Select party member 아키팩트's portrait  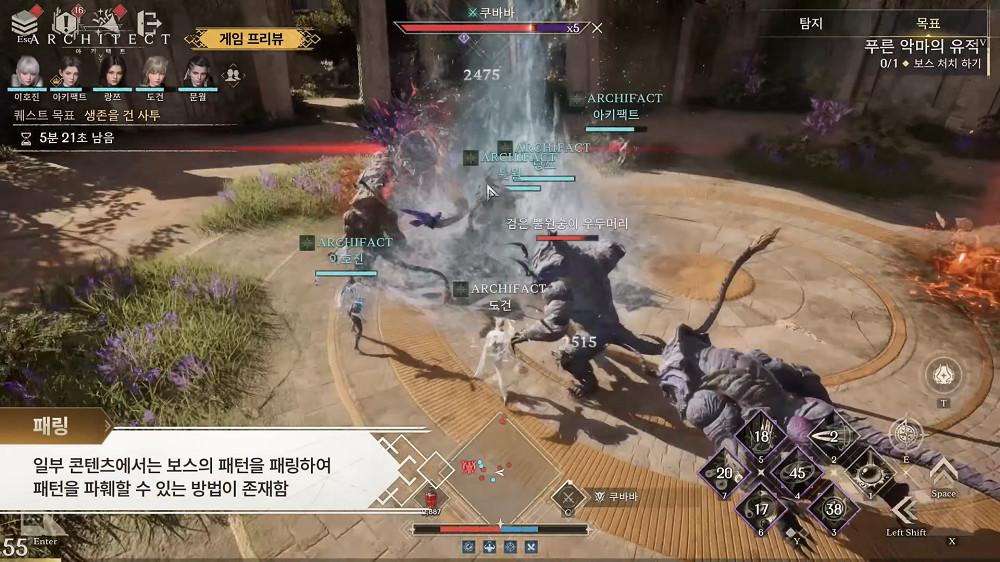pyautogui.click(x=69, y=71)
